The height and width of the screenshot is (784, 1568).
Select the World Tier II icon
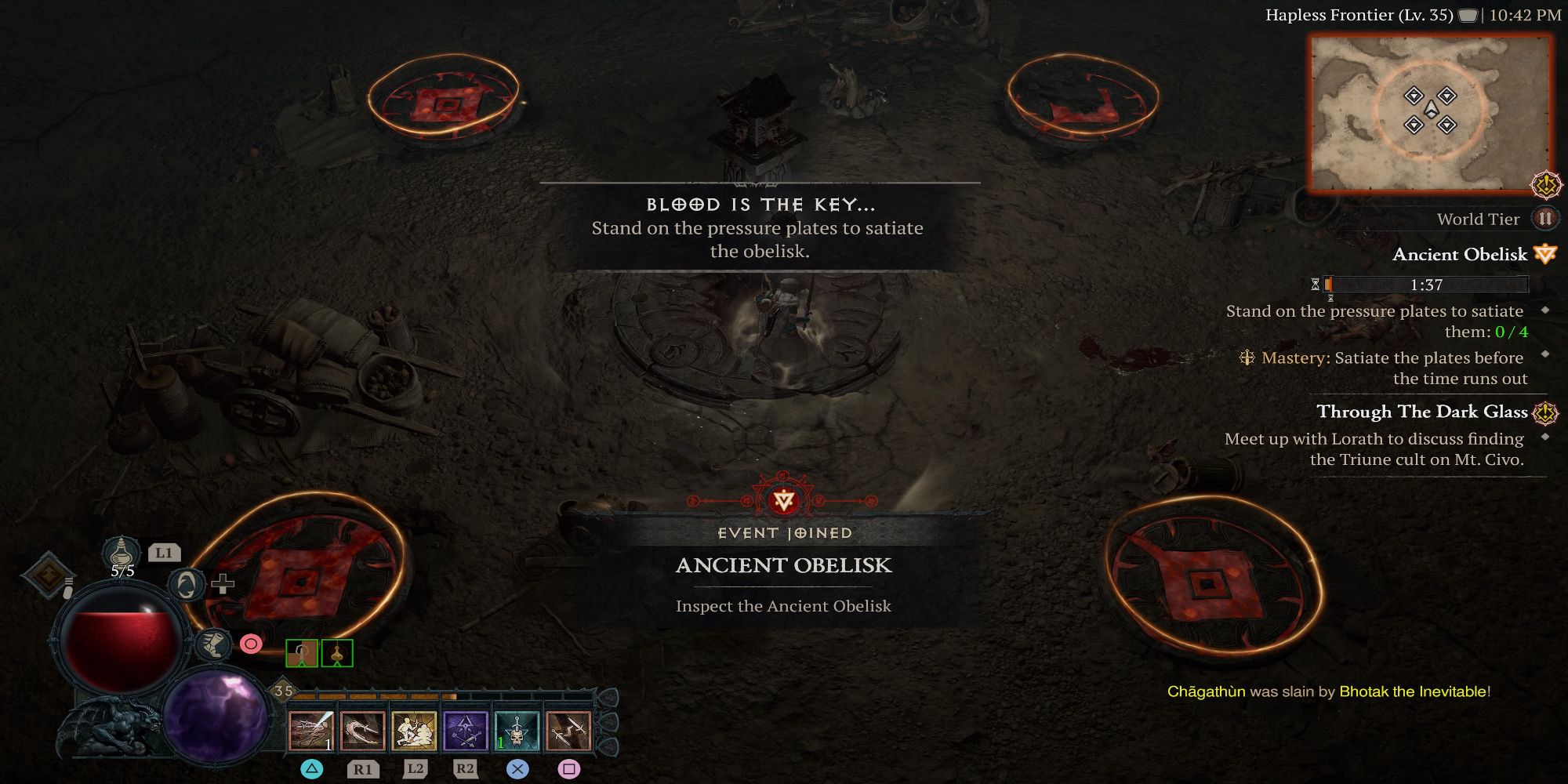point(1544,219)
